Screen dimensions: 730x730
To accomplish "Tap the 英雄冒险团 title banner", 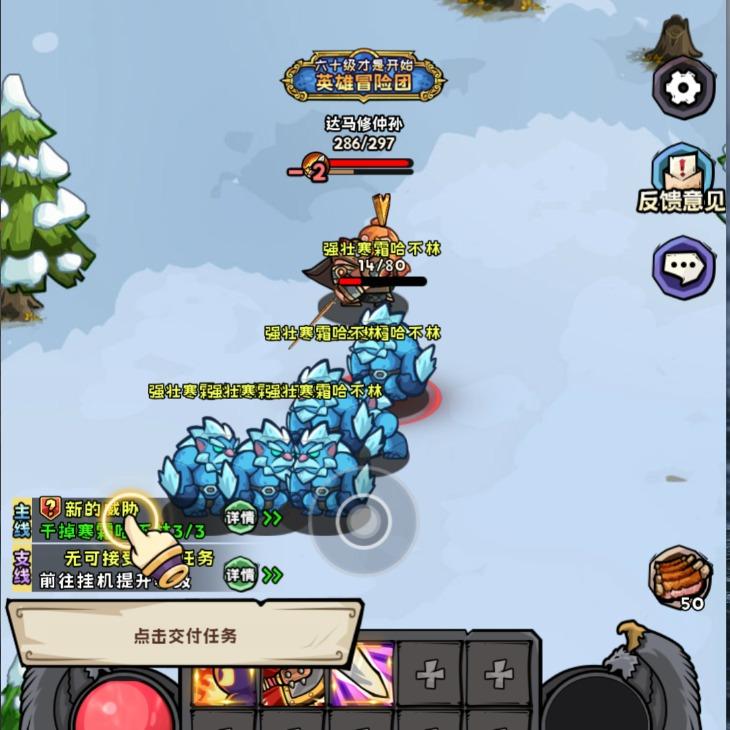I will click(x=363, y=76).
